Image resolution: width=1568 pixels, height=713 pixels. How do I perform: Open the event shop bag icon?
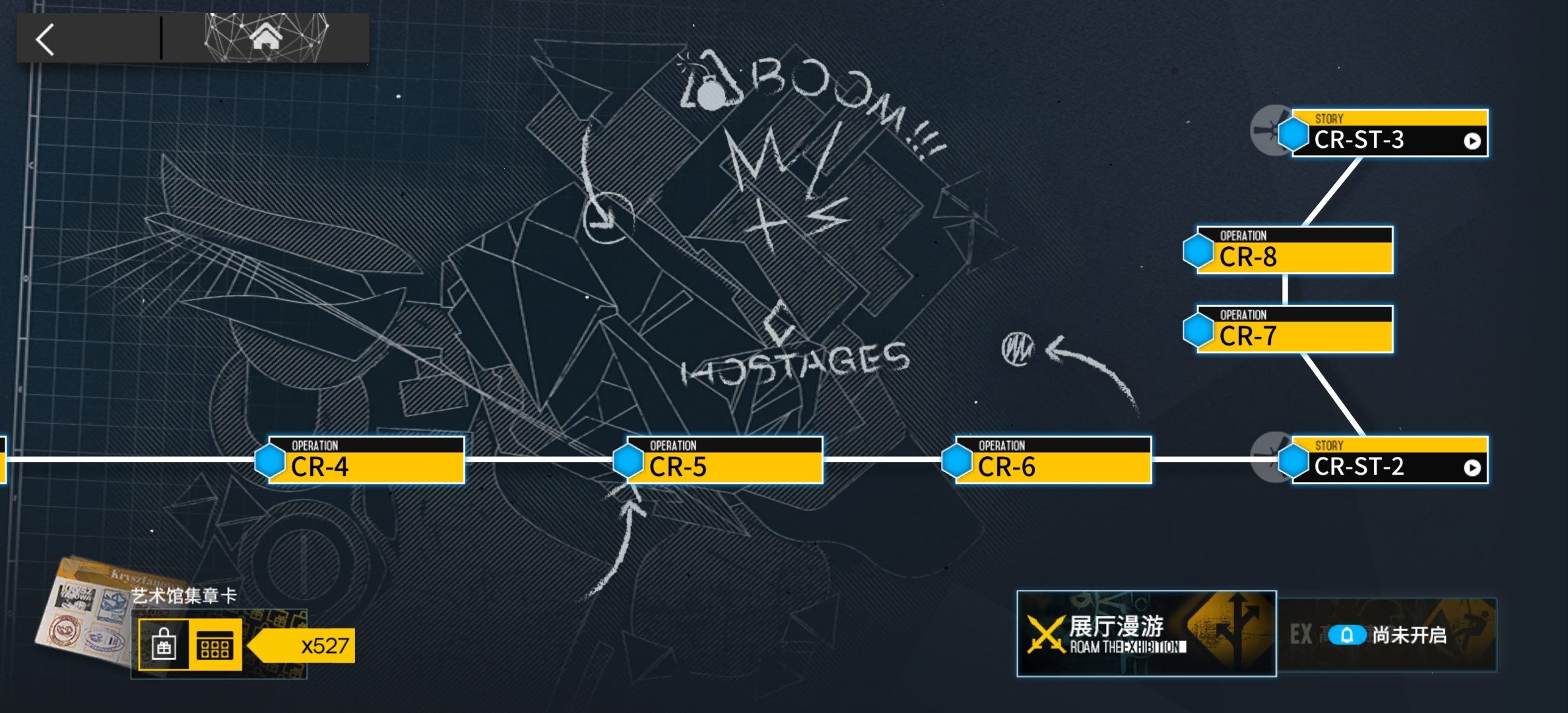(164, 644)
